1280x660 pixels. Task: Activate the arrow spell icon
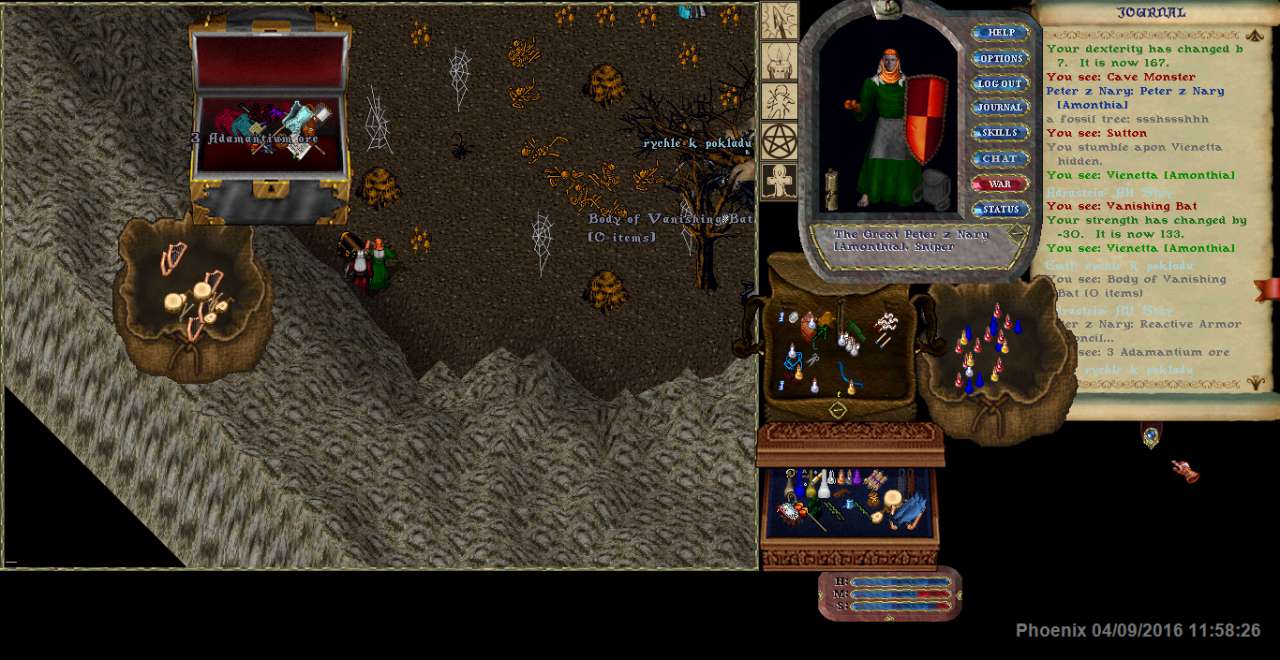(x=779, y=21)
